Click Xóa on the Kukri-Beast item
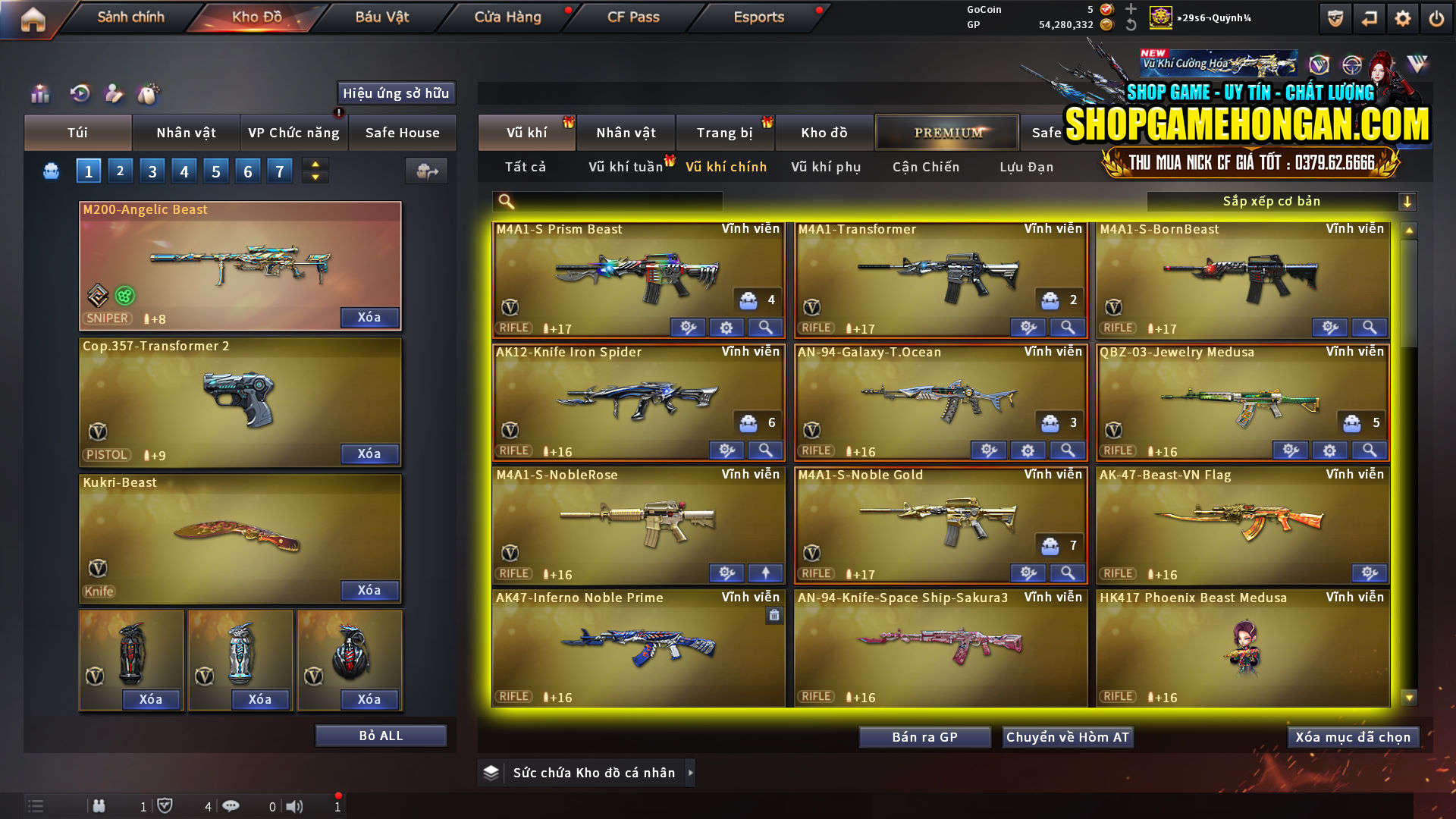This screenshot has height=819, width=1456. [369, 590]
